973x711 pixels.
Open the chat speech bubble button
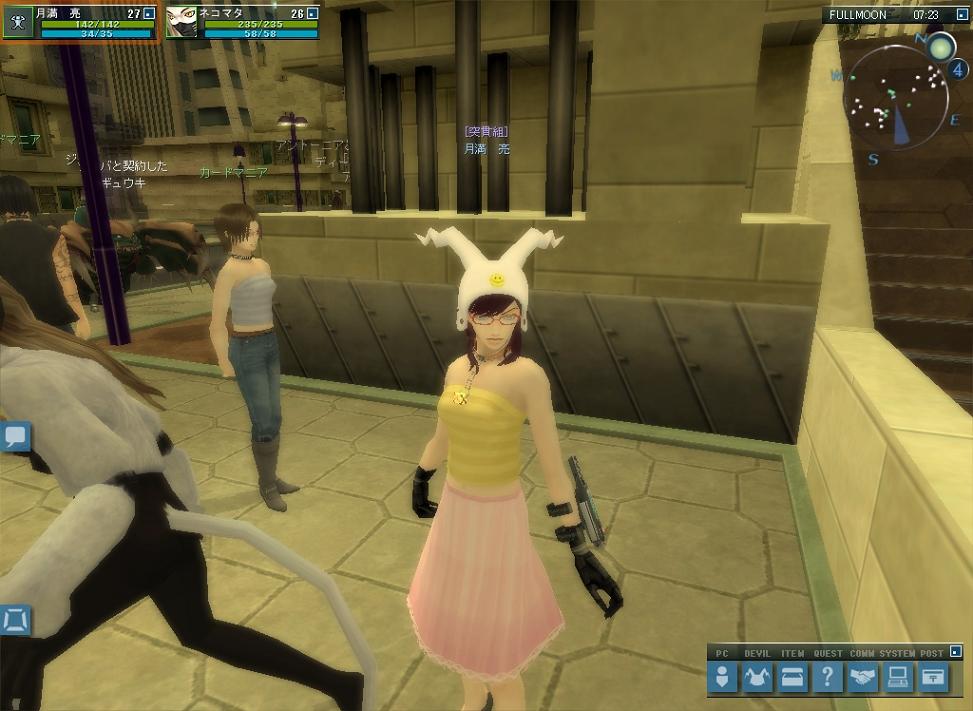[x=16, y=436]
